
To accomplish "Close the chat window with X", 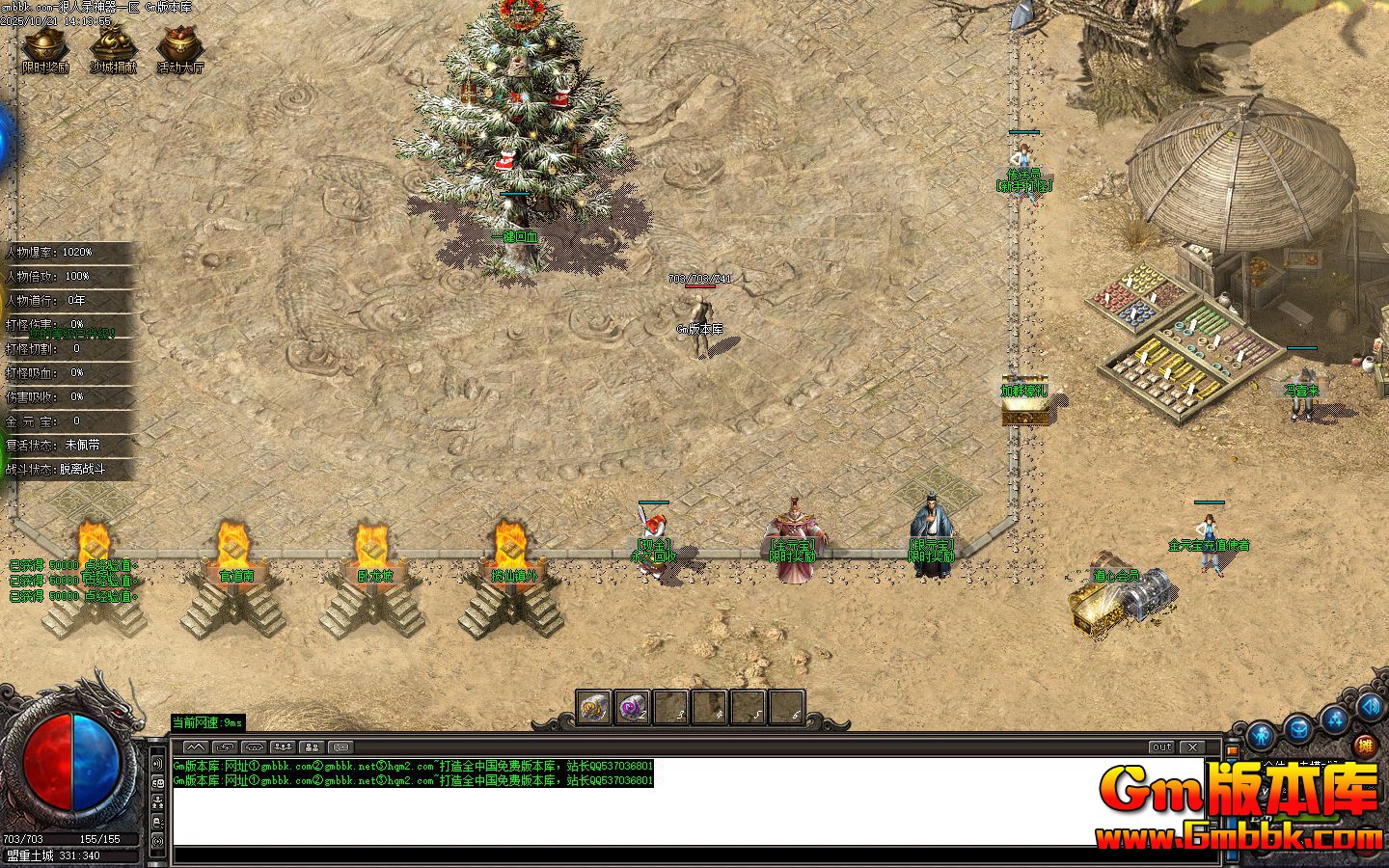I will click(1193, 747).
